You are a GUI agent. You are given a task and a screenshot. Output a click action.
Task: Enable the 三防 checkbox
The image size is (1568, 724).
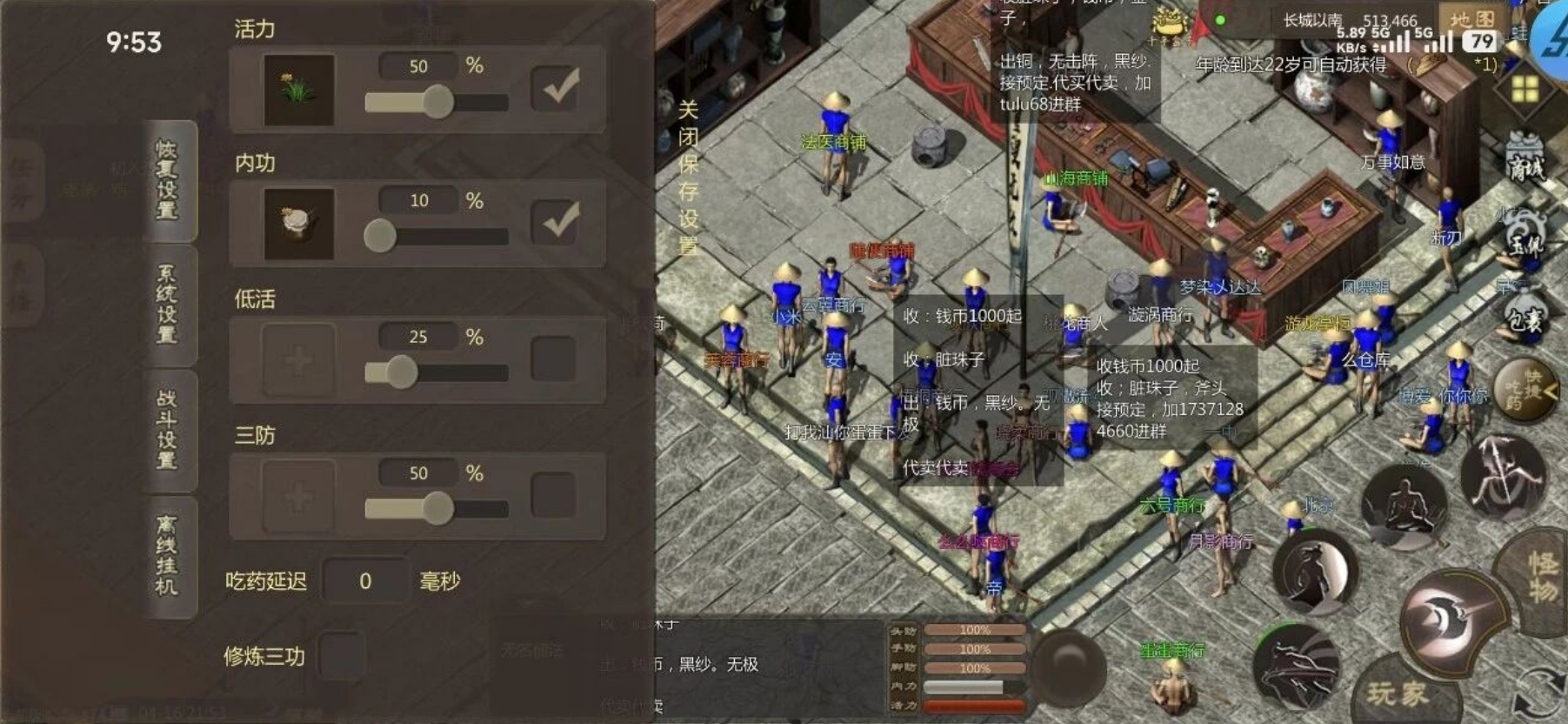tap(553, 494)
